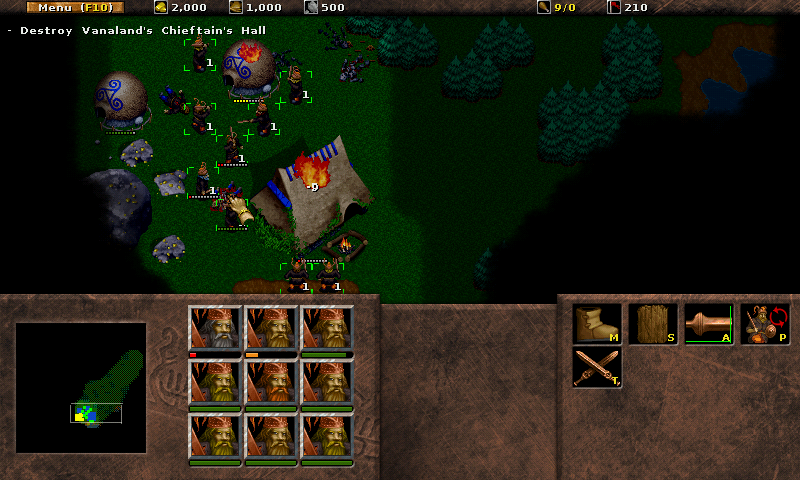Choose the Stop shield command
This screenshot has width=800, height=480.
[653, 324]
